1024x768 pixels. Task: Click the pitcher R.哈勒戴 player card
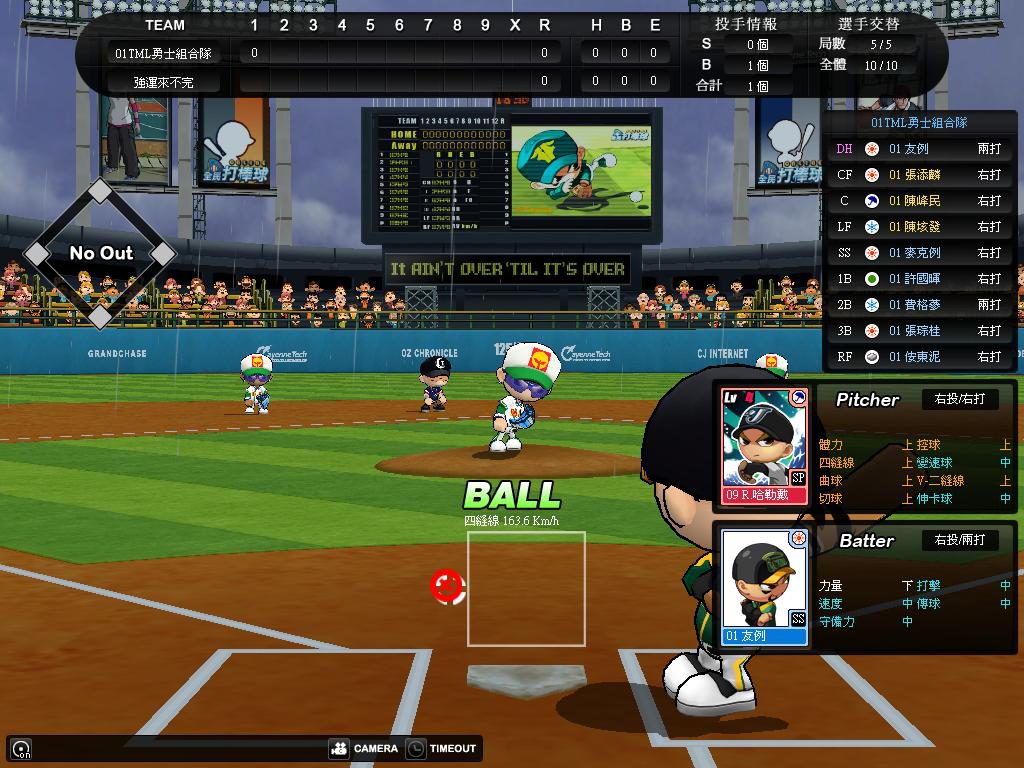click(x=765, y=445)
